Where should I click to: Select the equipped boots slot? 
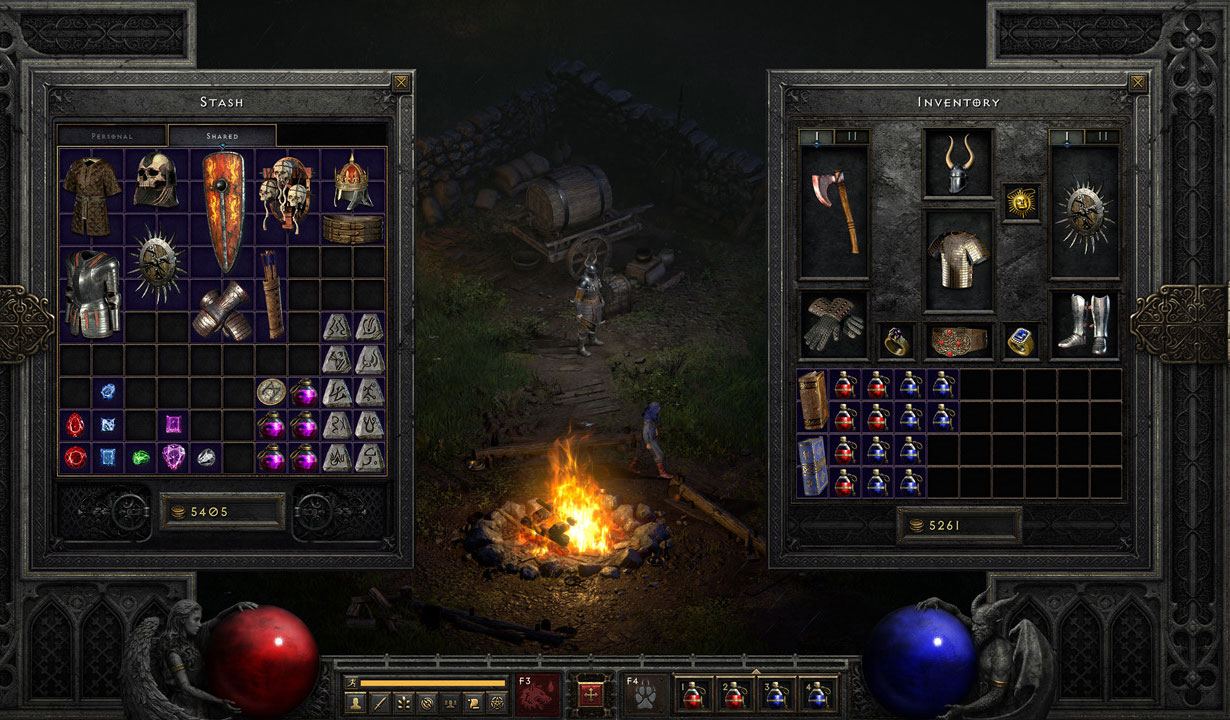[x=1084, y=324]
